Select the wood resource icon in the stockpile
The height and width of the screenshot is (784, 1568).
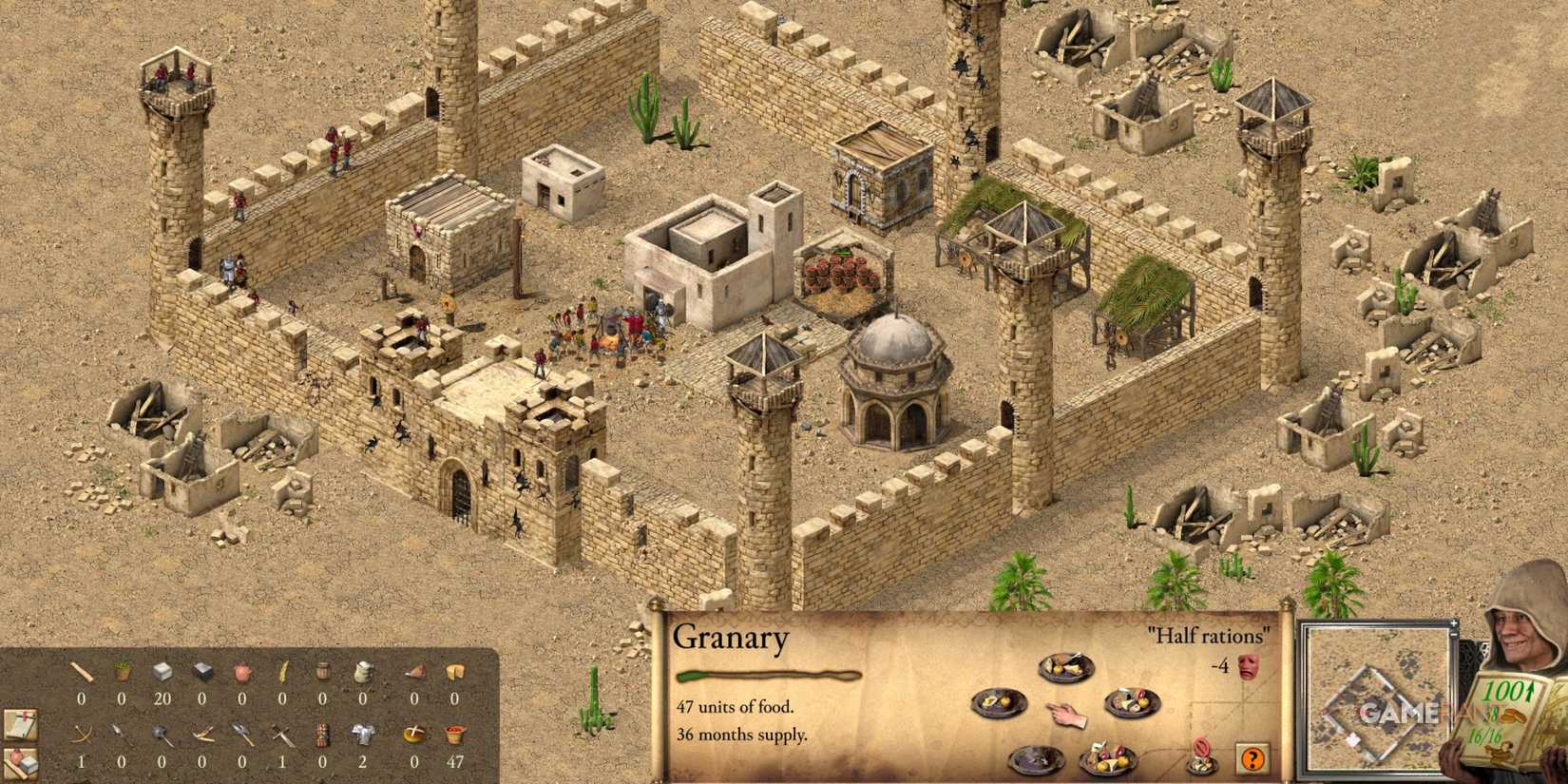[83, 672]
